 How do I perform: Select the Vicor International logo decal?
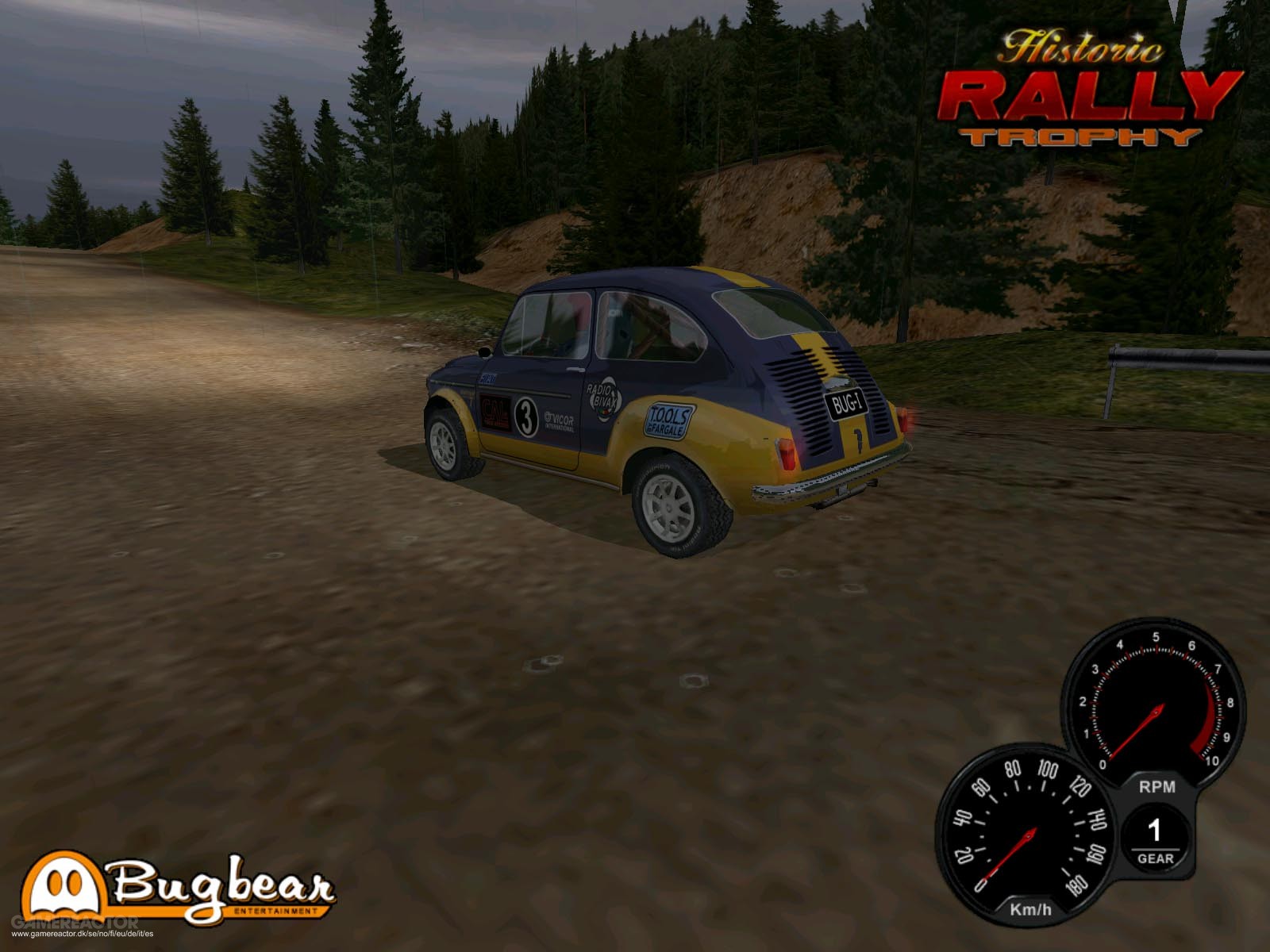[560, 418]
